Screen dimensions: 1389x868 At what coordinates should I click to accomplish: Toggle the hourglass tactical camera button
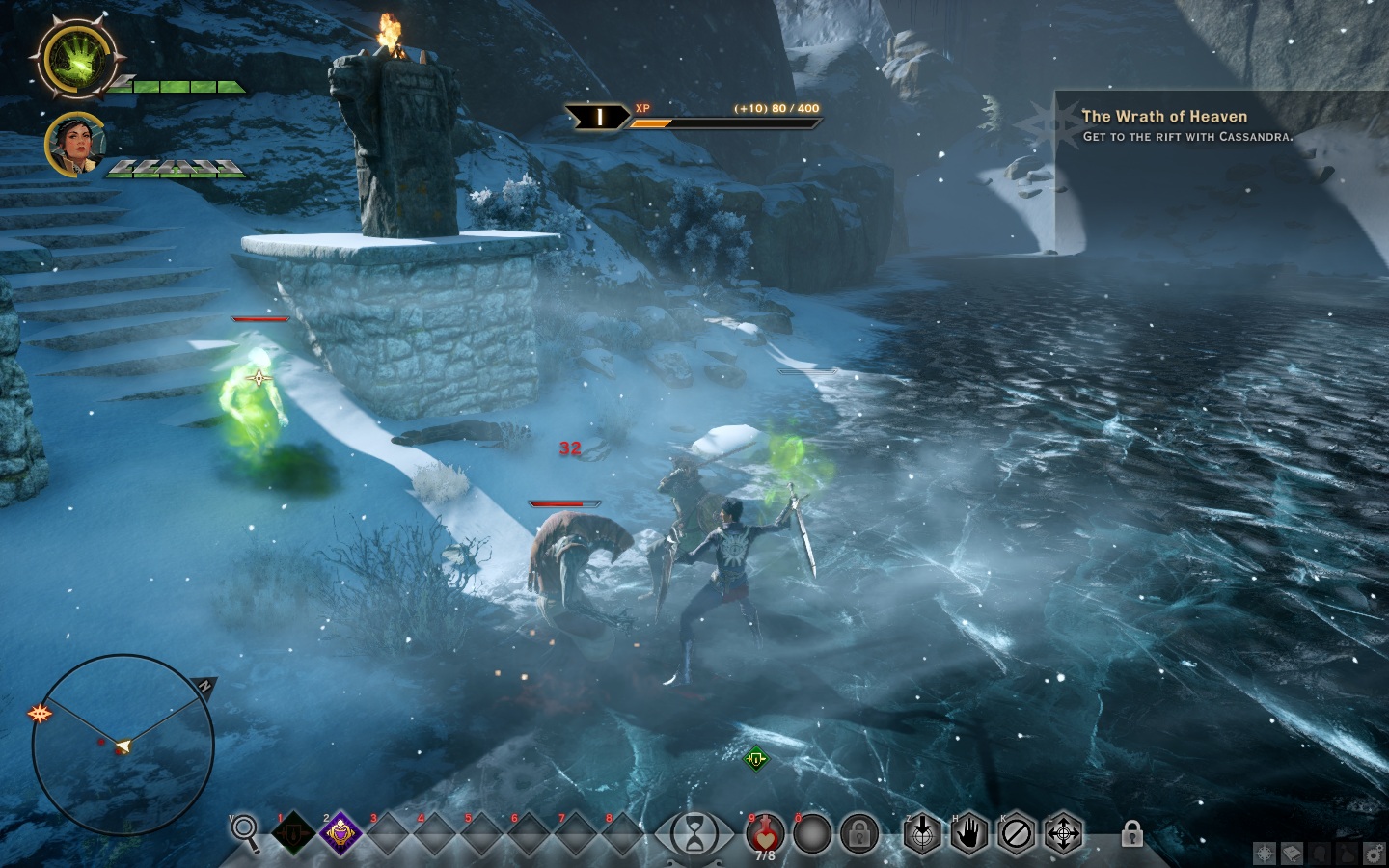(694, 833)
